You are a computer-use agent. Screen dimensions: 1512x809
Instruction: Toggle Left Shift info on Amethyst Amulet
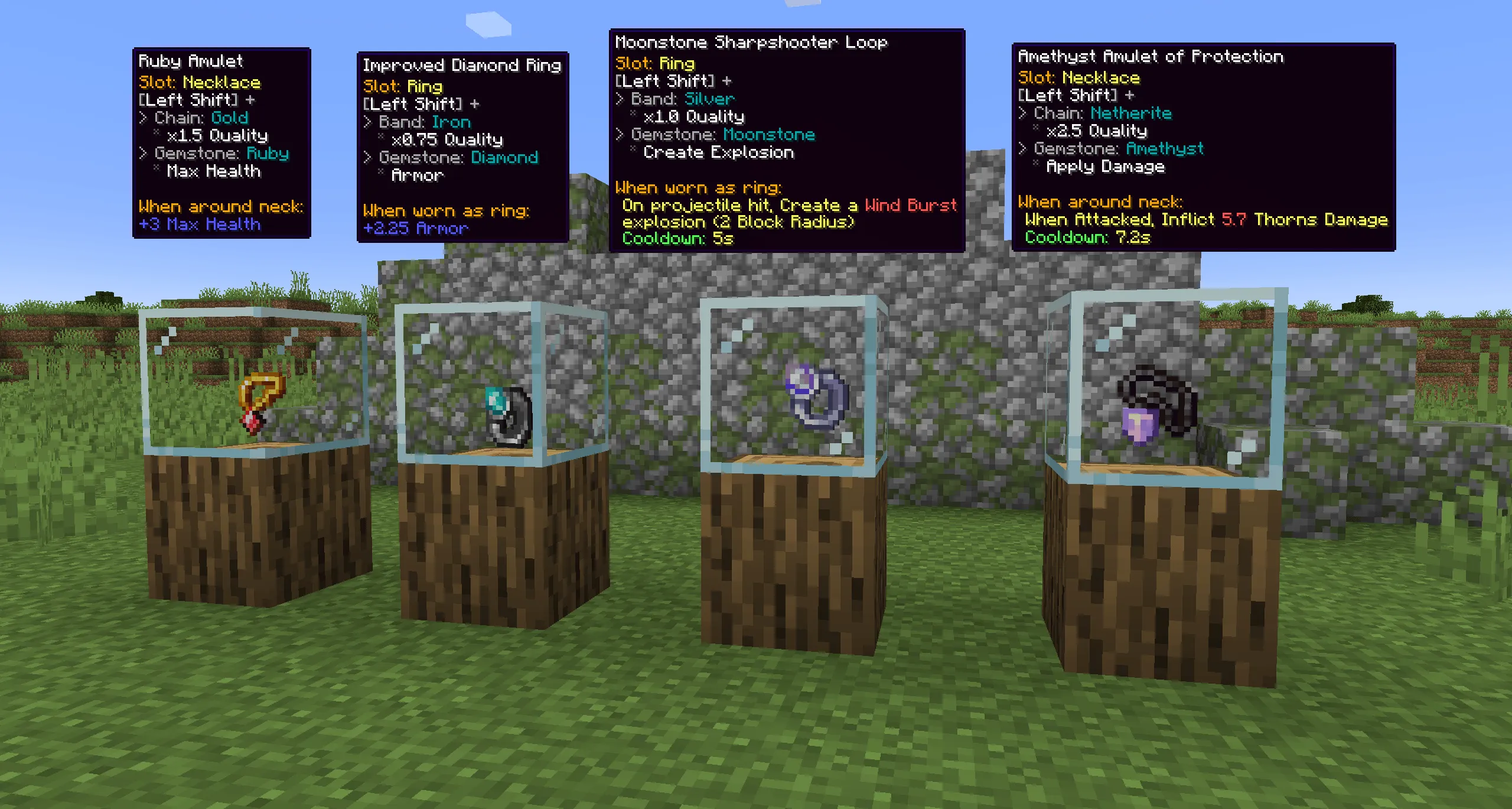(x=1078, y=95)
